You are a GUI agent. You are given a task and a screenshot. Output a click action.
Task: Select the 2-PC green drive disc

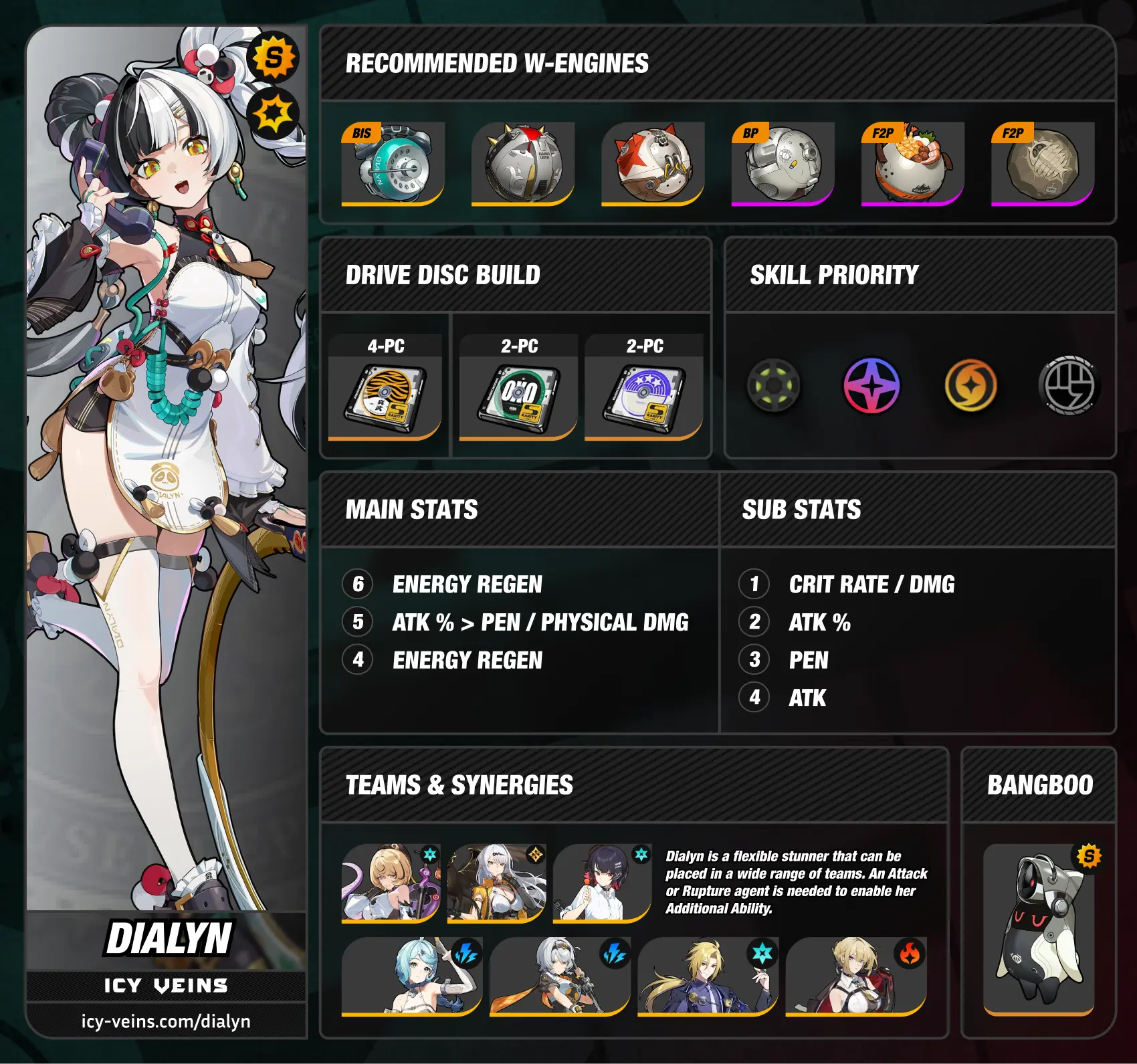tap(518, 399)
